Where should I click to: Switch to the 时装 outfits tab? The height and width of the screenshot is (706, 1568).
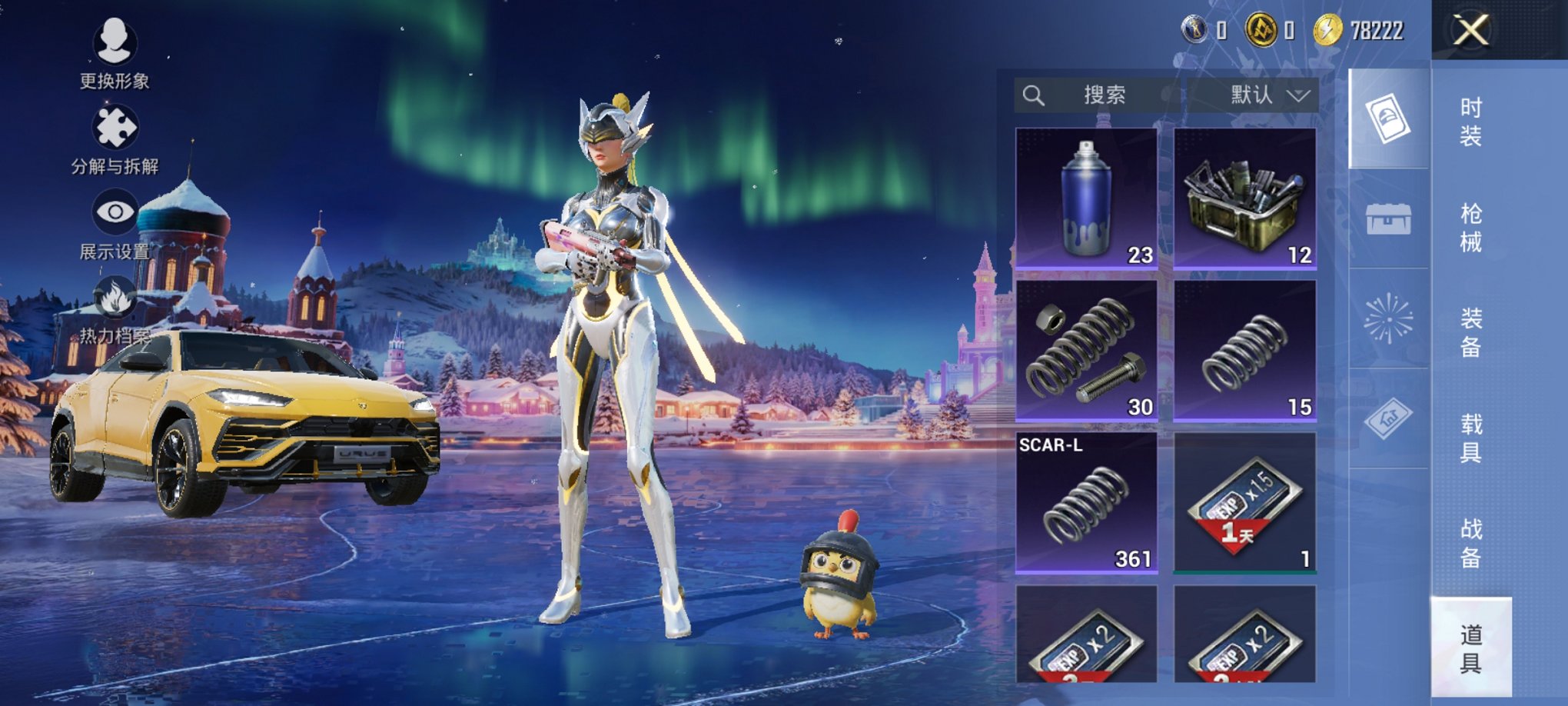[1470, 122]
